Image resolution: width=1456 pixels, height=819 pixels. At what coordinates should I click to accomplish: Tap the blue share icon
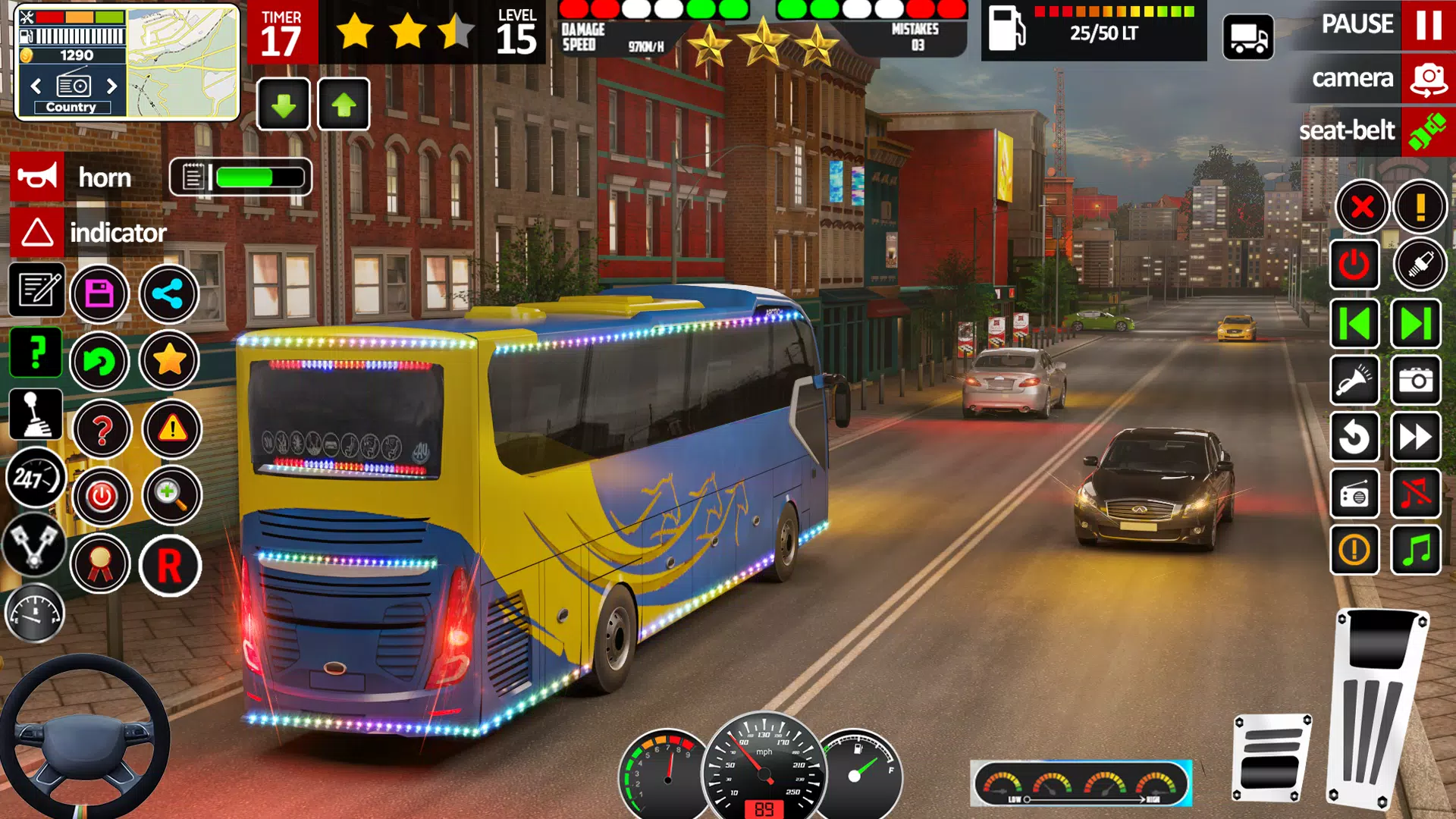click(169, 293)
